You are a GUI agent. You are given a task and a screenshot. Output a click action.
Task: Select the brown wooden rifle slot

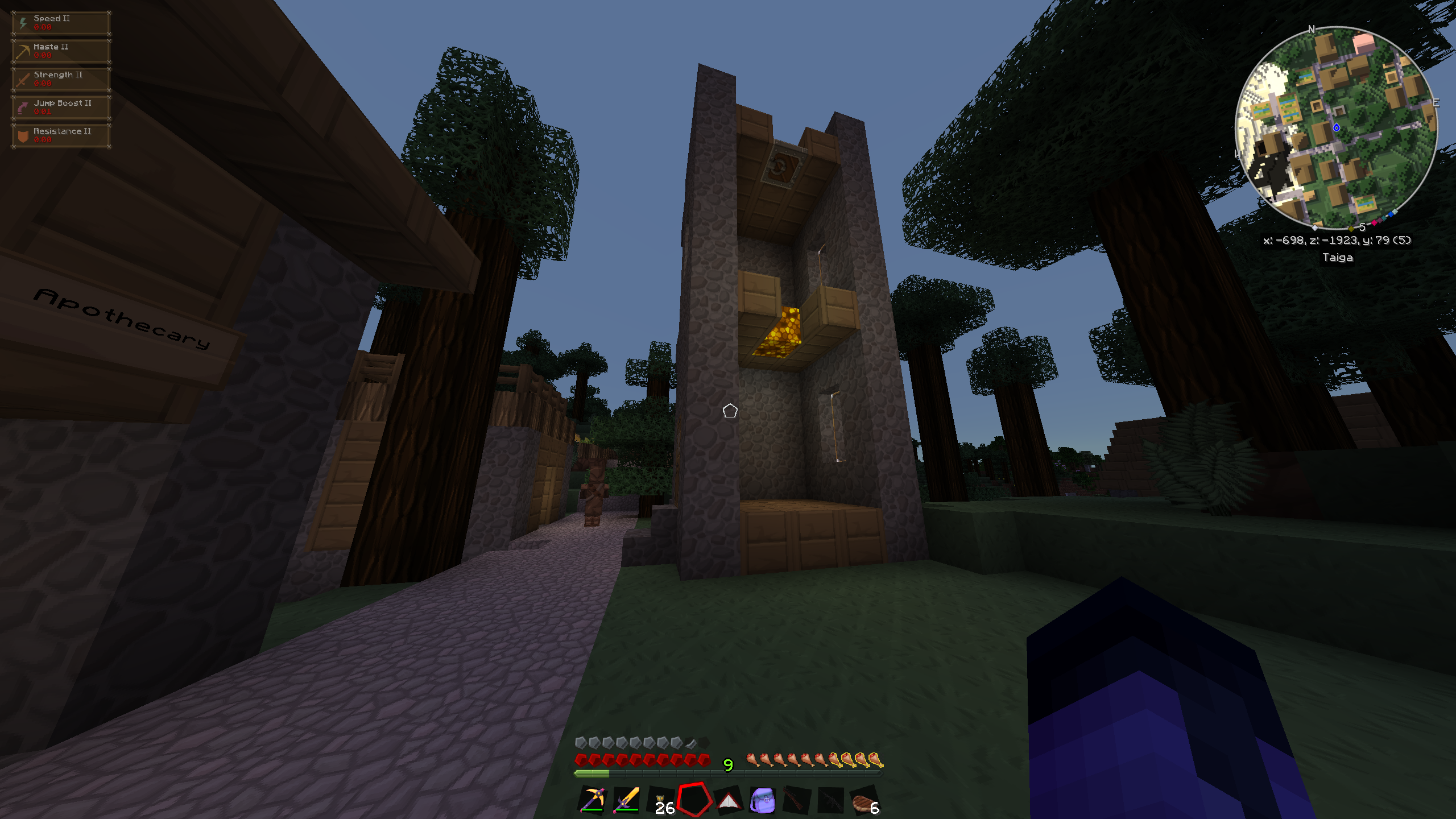pos(796,801)
